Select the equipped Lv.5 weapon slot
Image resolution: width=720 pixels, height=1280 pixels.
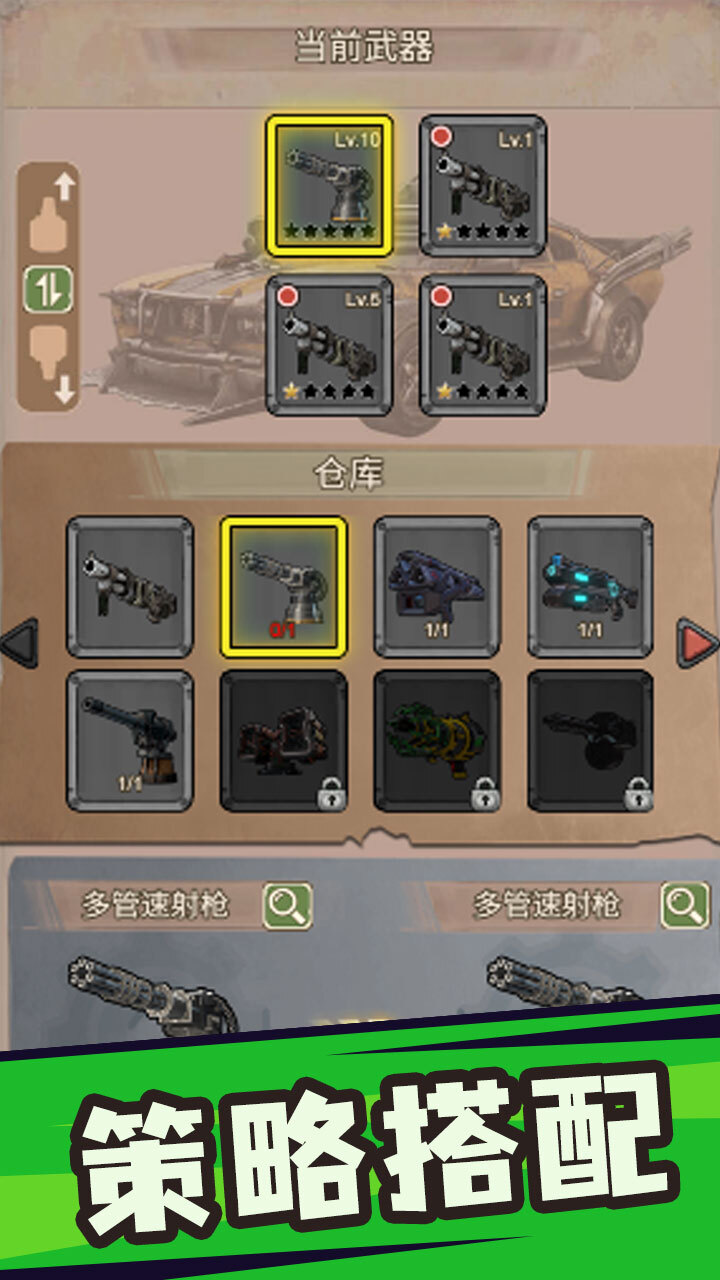(329, 345)
